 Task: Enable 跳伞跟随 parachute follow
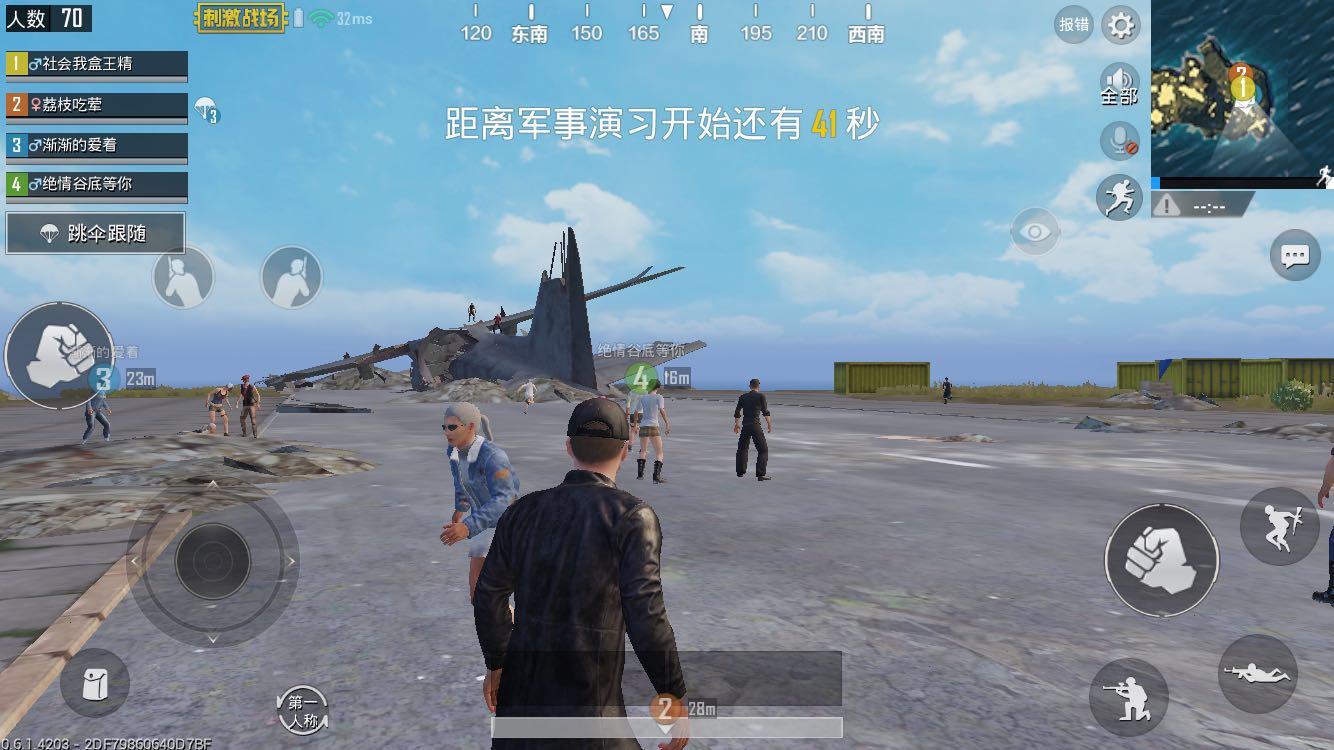coord(95,232)
